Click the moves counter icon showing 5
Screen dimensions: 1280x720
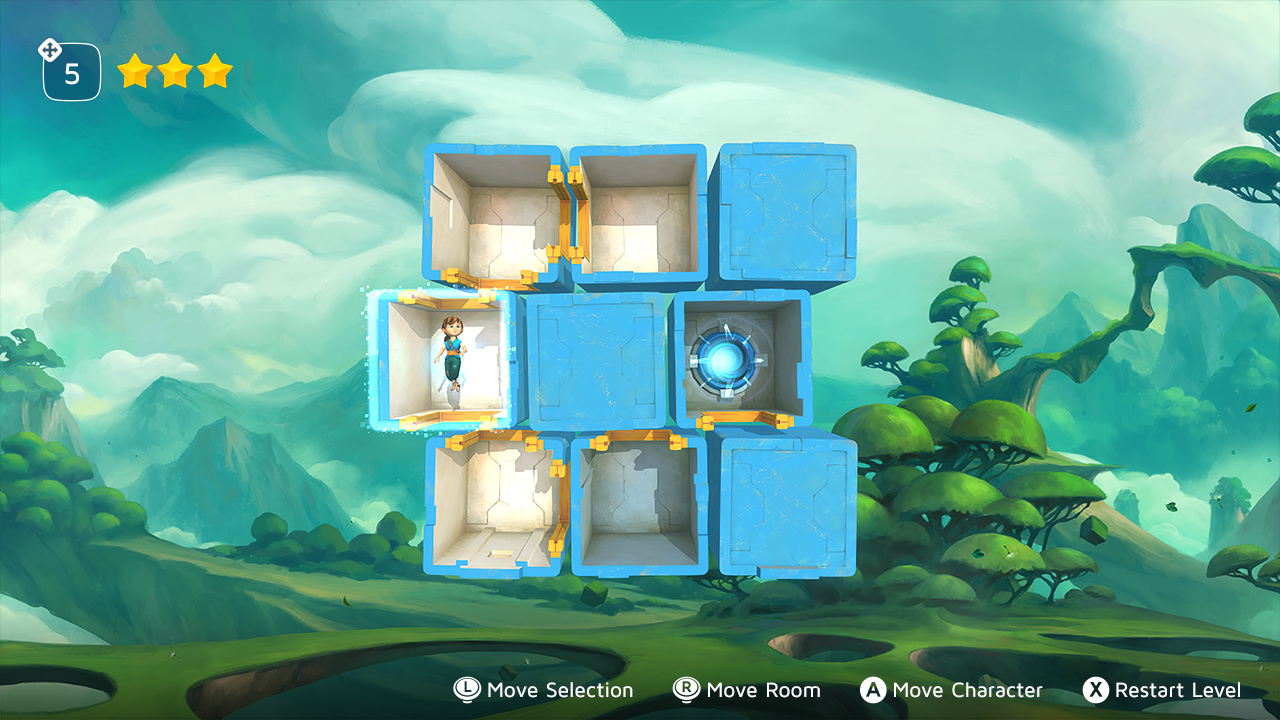[x=70, y=70]
